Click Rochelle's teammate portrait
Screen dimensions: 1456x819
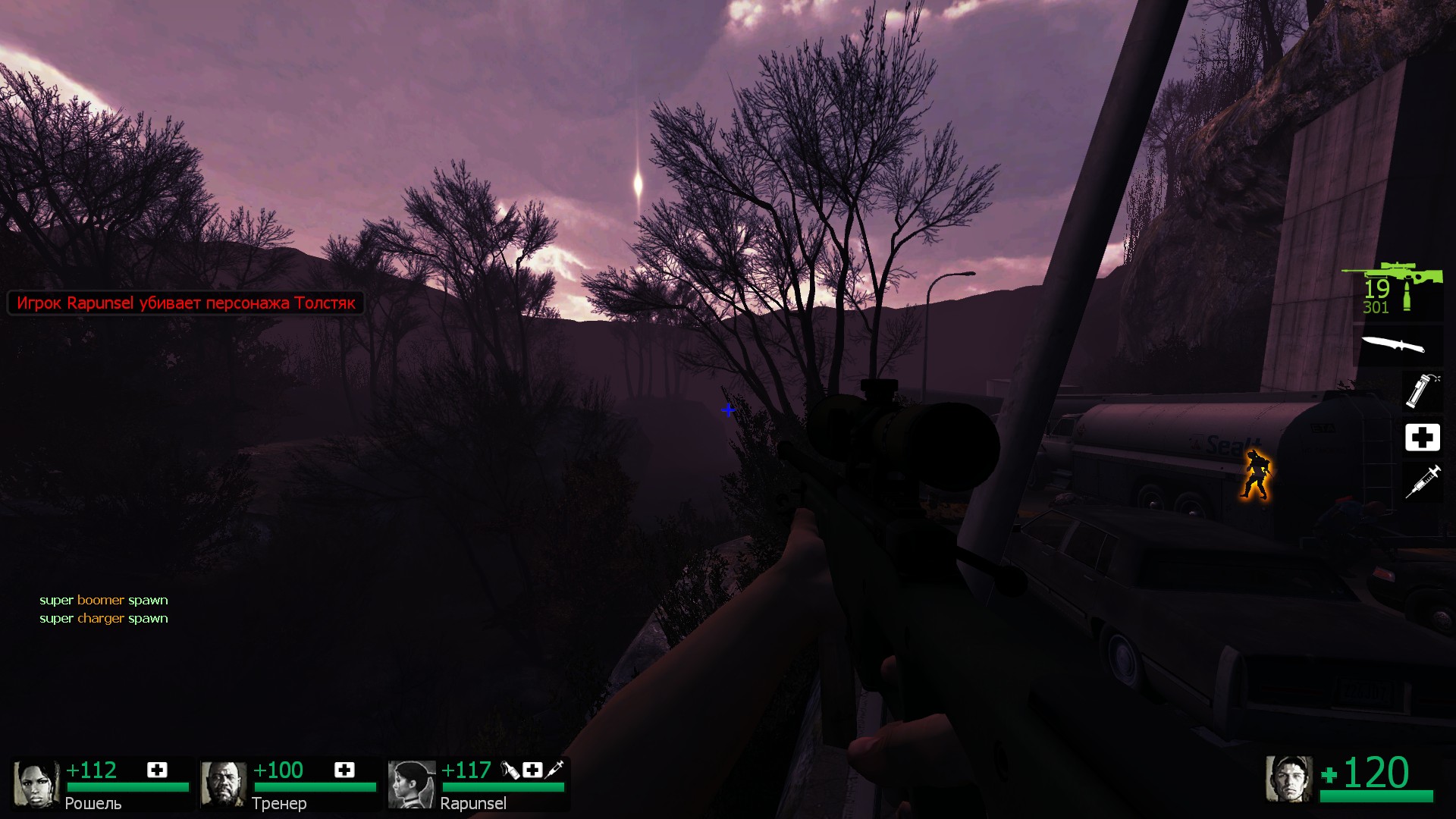(36, 784)
